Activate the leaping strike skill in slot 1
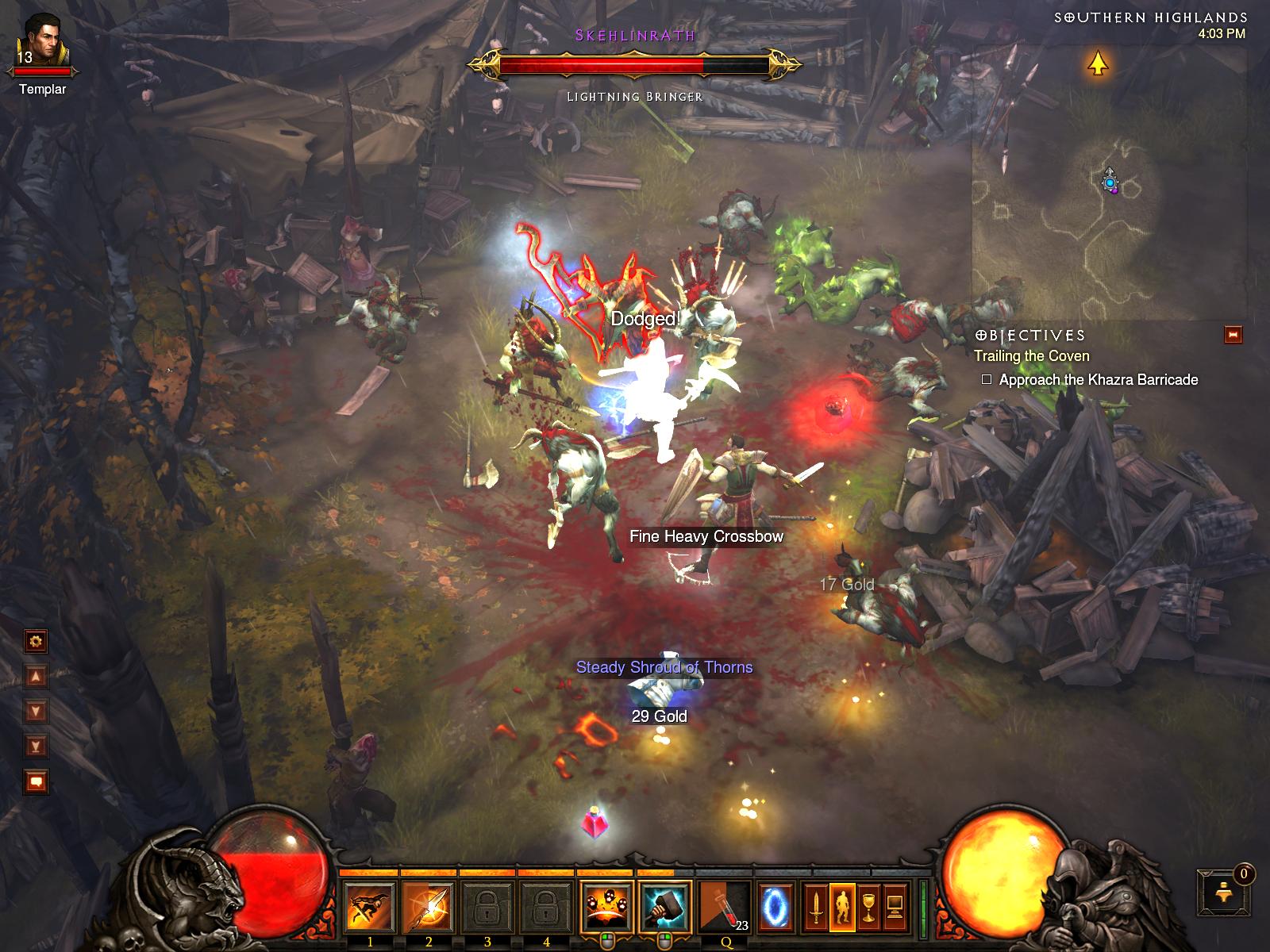 370,907
